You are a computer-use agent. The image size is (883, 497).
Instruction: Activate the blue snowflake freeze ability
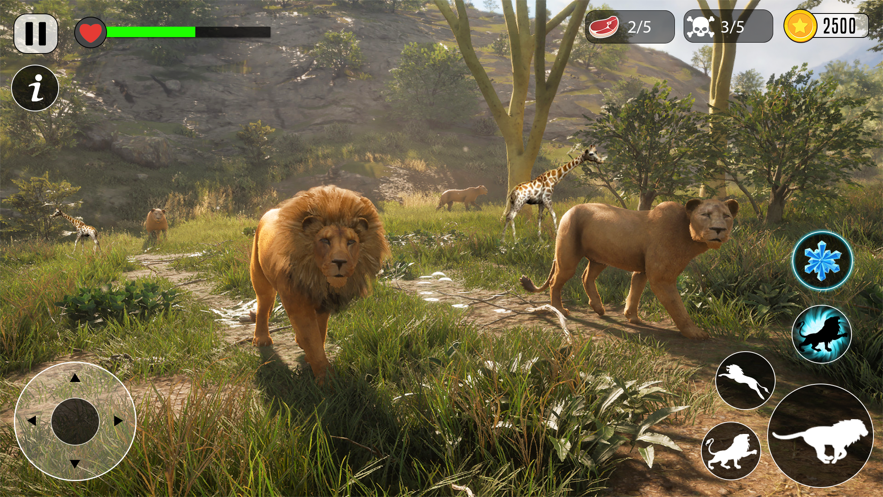(822, 261)
